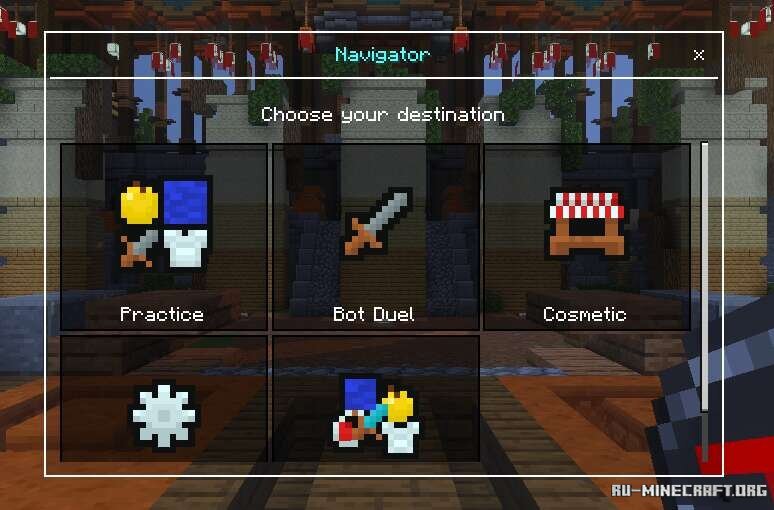Open the Cosmetic shop tile
This screenshot has width=774, height=510.
pyautogui.click(x=586, y=237)
